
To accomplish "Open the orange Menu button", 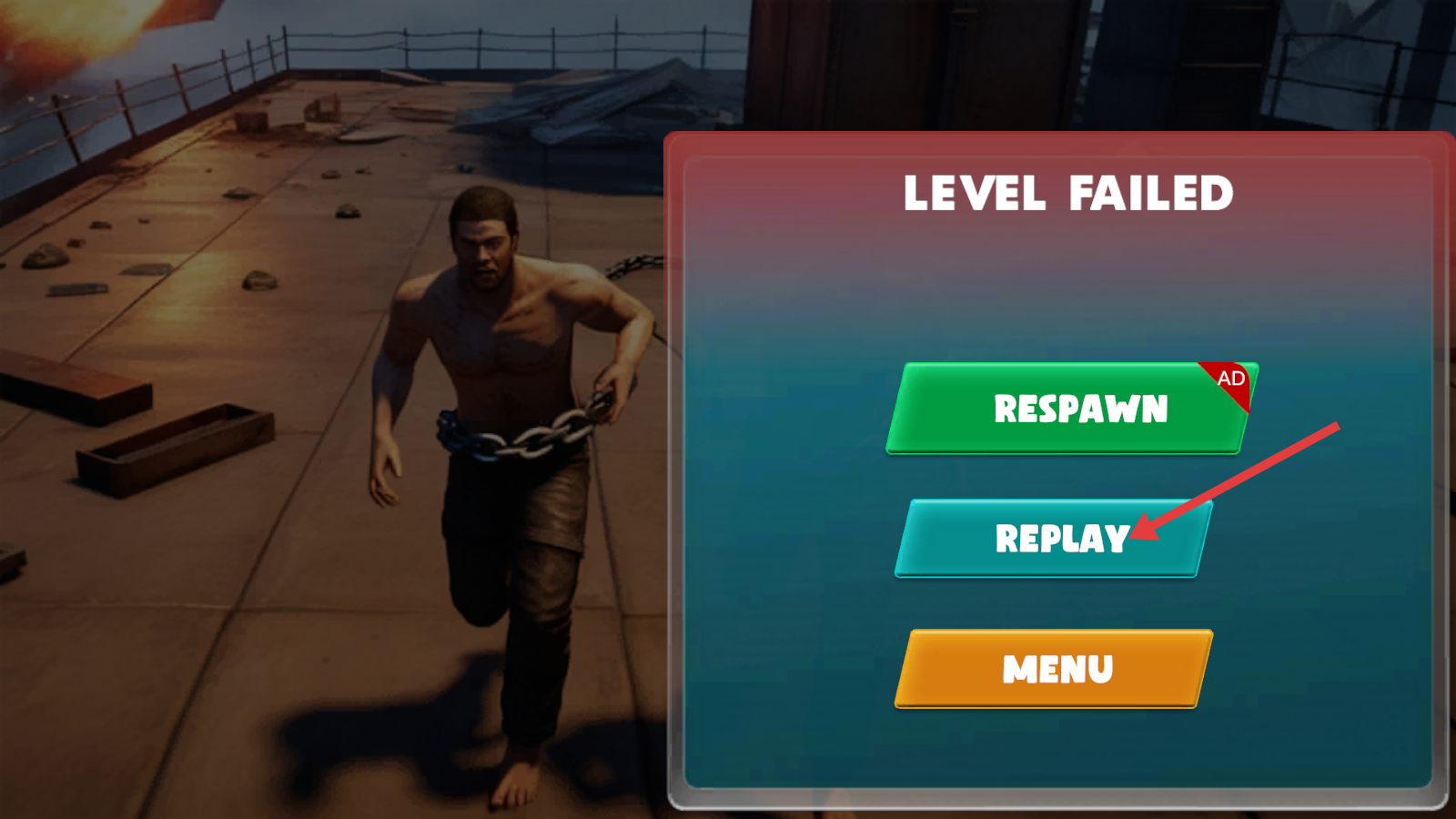I will 1054,669.
